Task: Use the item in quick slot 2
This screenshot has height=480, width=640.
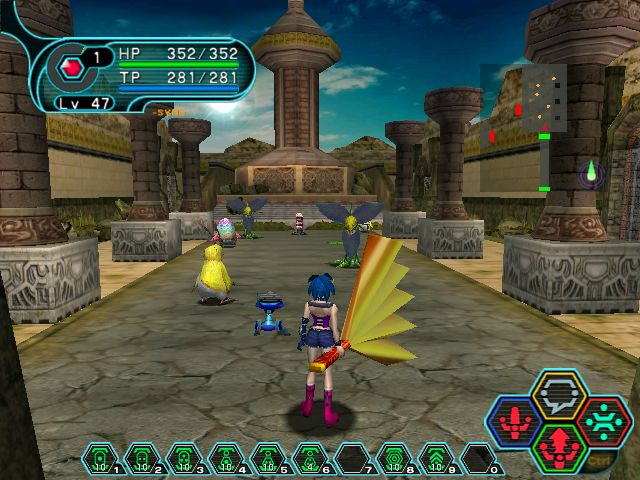Action: pyautogui.click(x=141, y=459)
